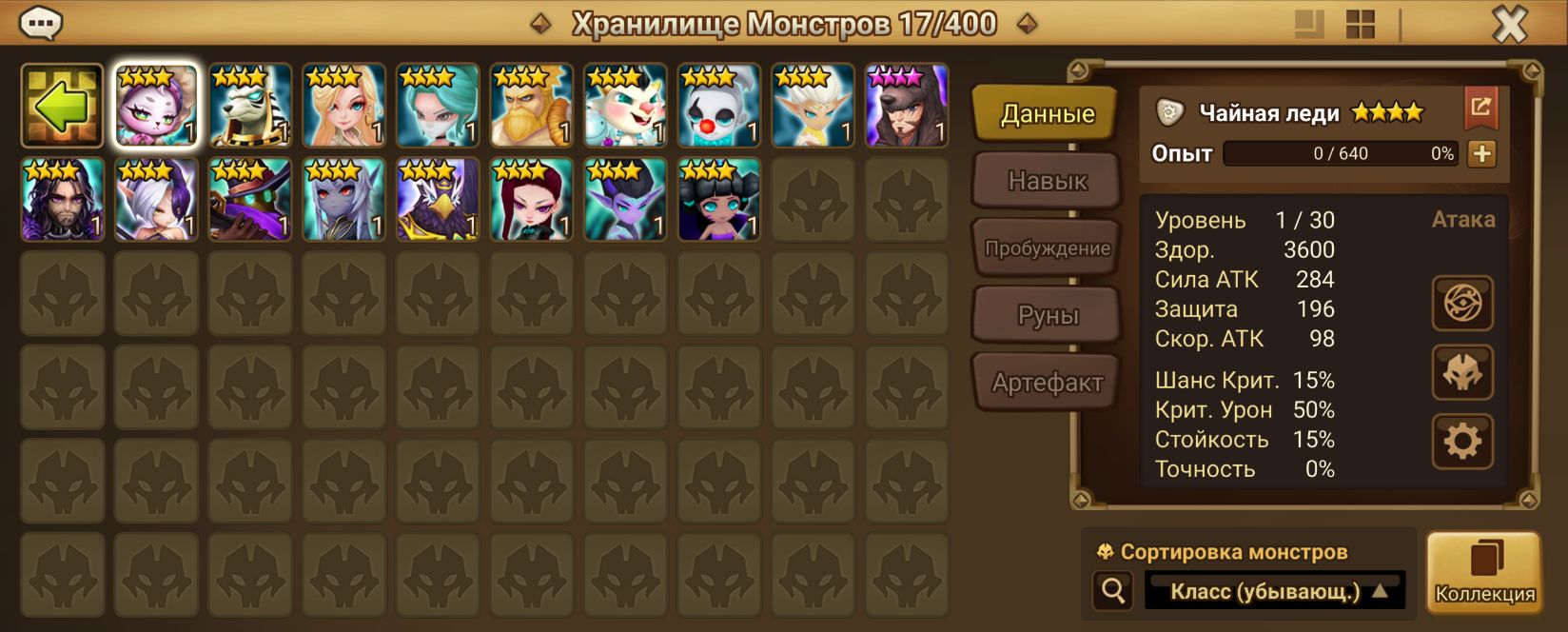This screenshot has width=1568, height=632.
Task: Open the Класс (убывающ.) sort dropdown
Action: point(1275,591)
